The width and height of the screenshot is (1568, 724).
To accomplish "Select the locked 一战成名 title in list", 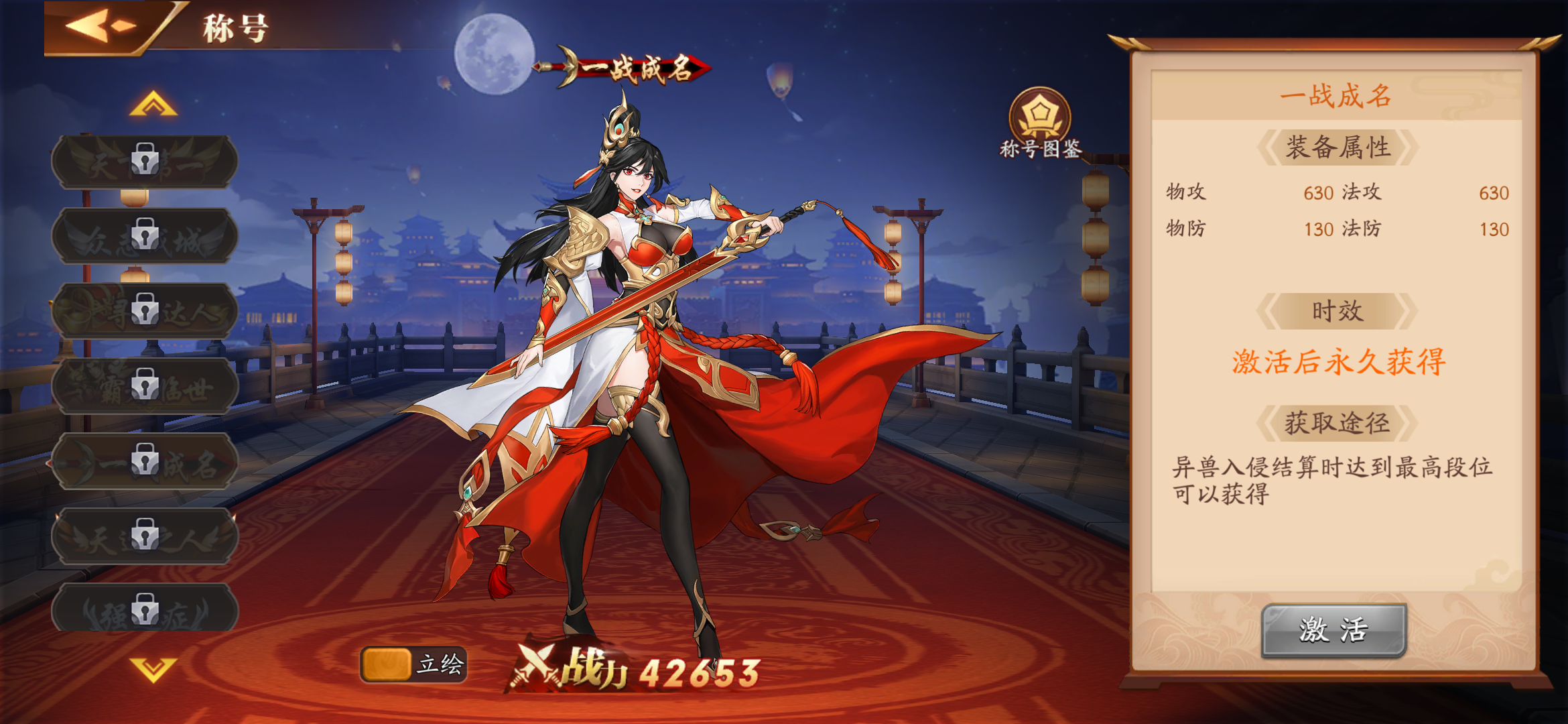I will pyautogui.click(x=145, y=461).
